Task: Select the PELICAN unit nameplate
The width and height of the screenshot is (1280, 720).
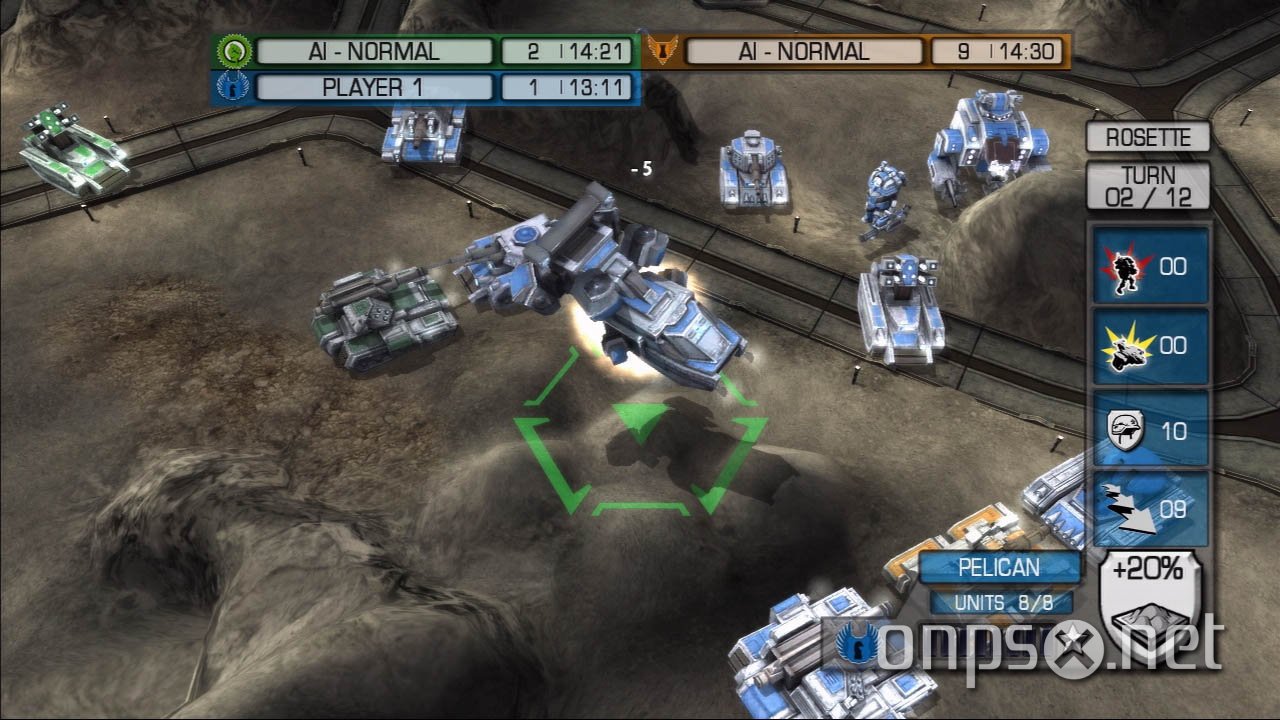Action: [x=1003, y=567]
